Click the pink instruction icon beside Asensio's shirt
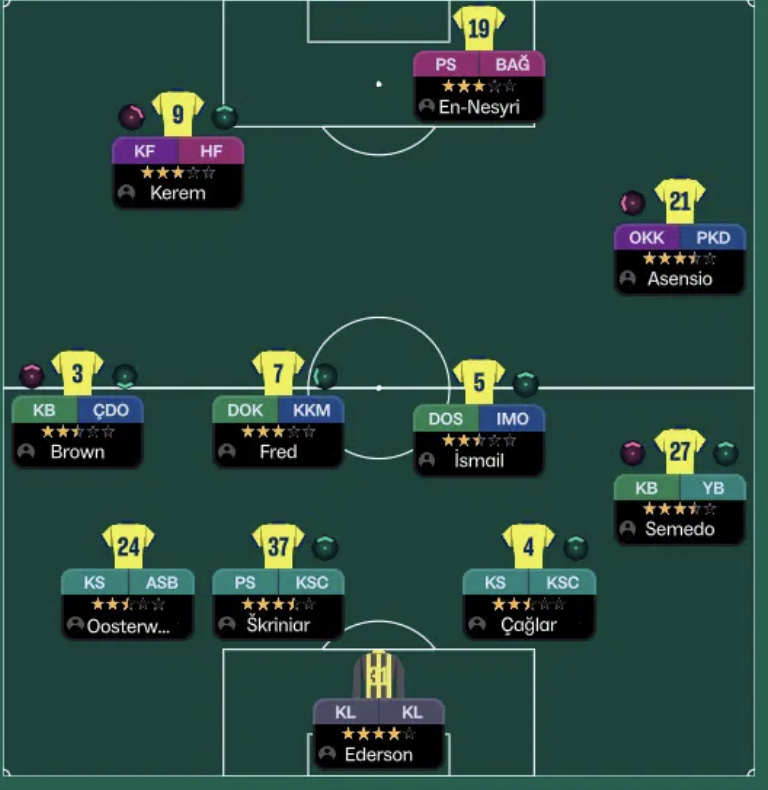Viewport: 768px width, 790px height. (632, 203)
